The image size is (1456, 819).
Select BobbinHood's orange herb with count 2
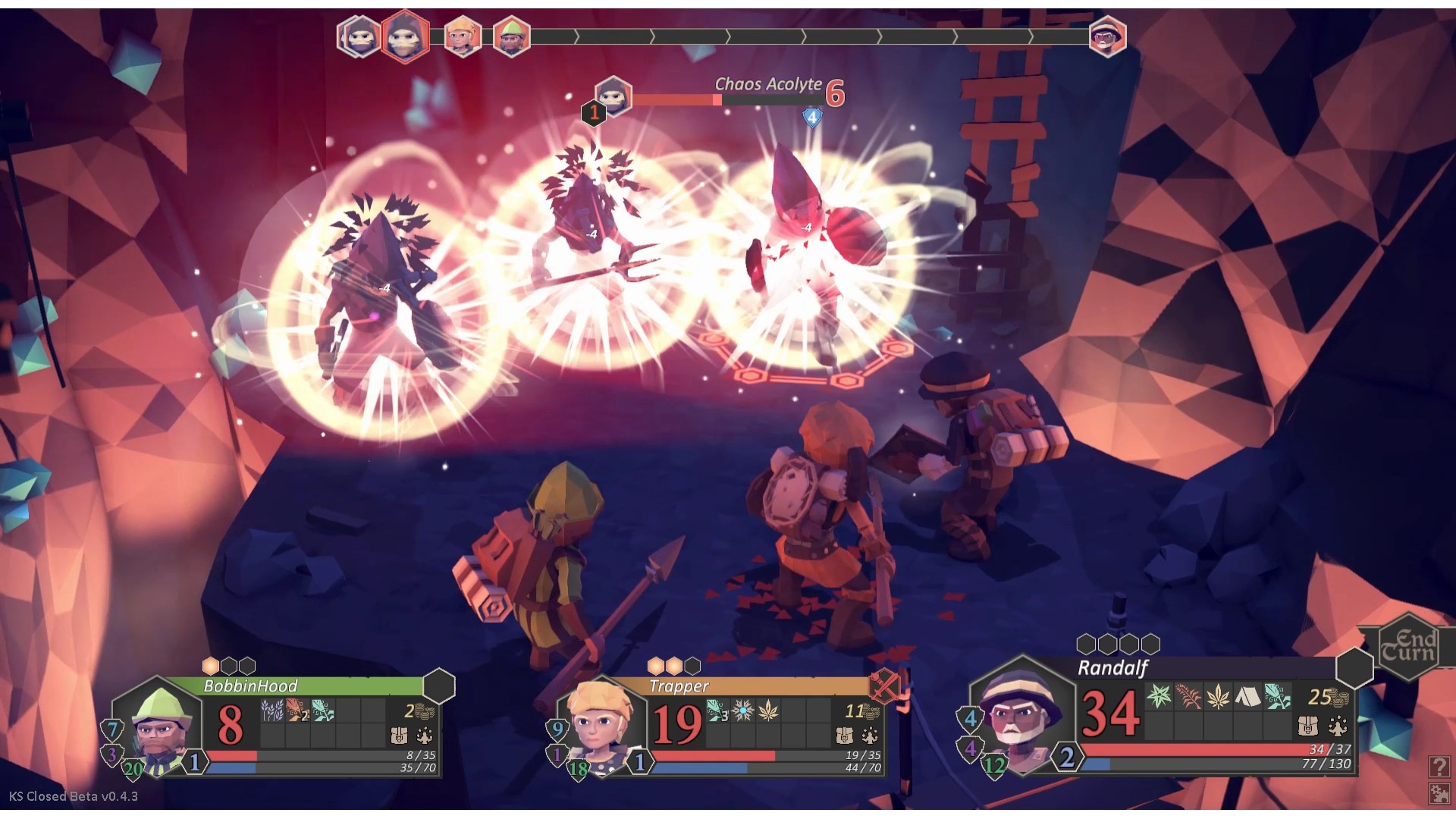(x=298, y=711)
